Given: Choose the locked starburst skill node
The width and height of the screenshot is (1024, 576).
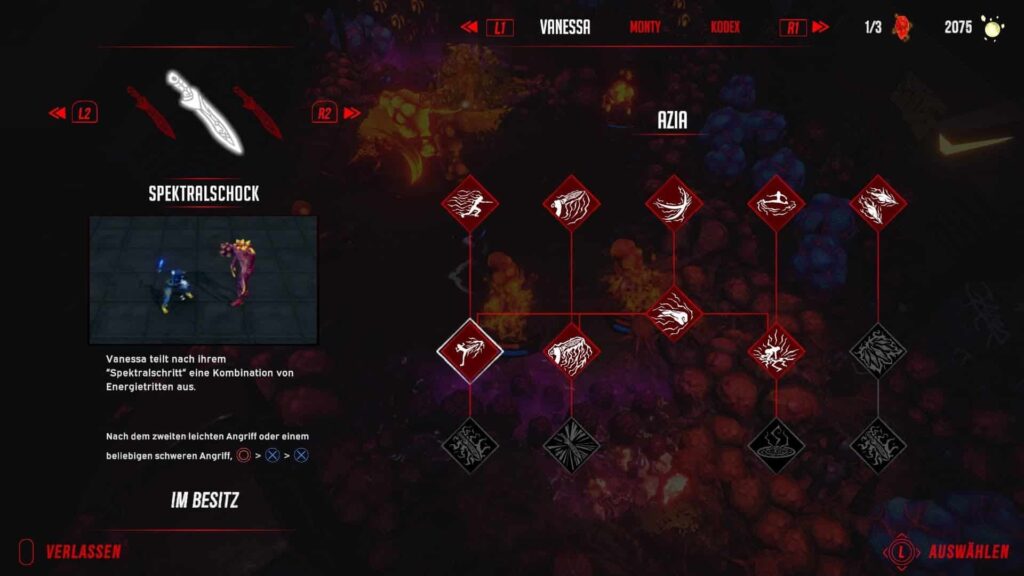Looking at the screenshot, I should (x=571, y=444).
